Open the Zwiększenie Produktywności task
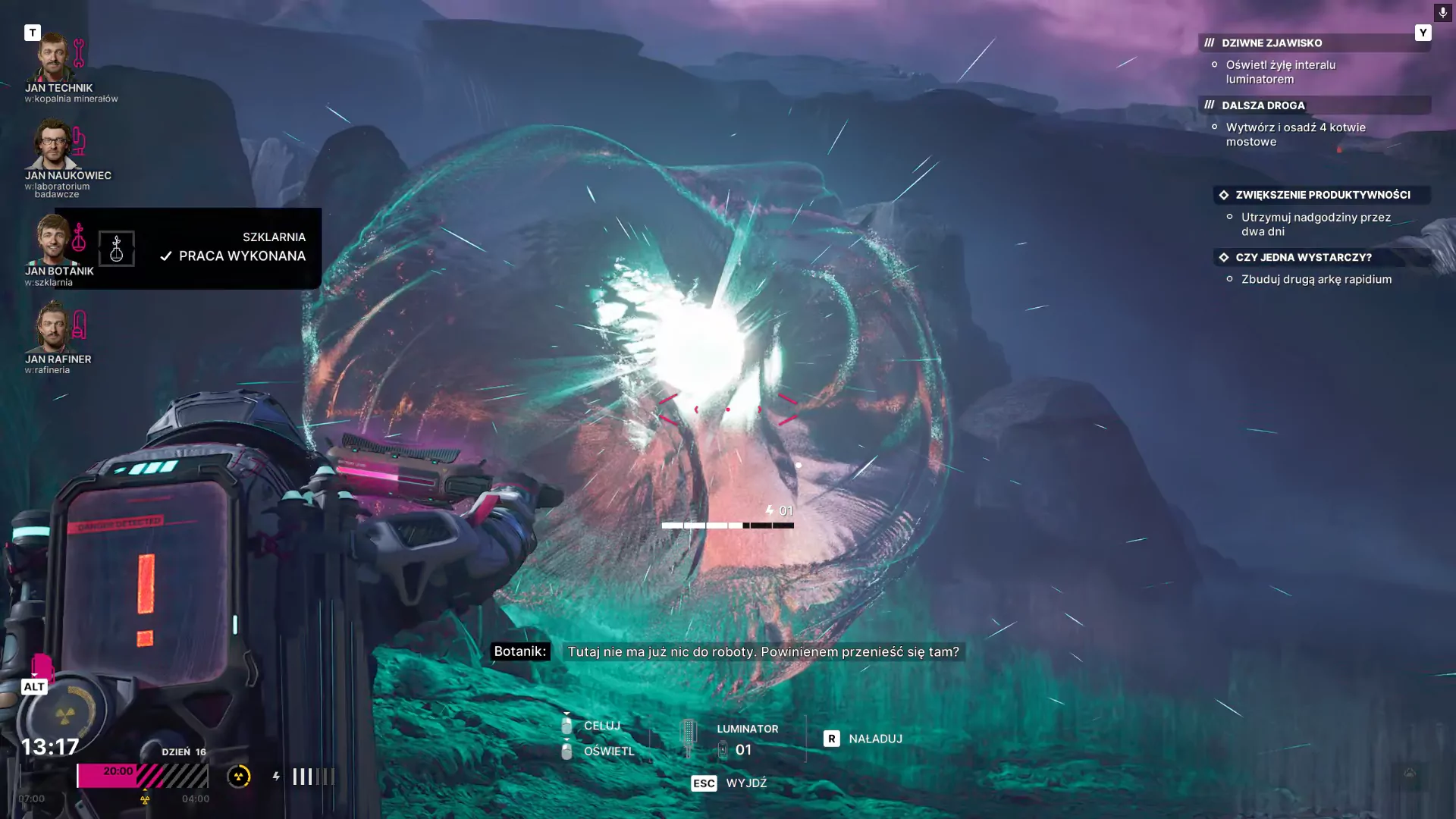Viewport: 1456px width, 819px height. pyautogui.click(x=1322, y=195)
